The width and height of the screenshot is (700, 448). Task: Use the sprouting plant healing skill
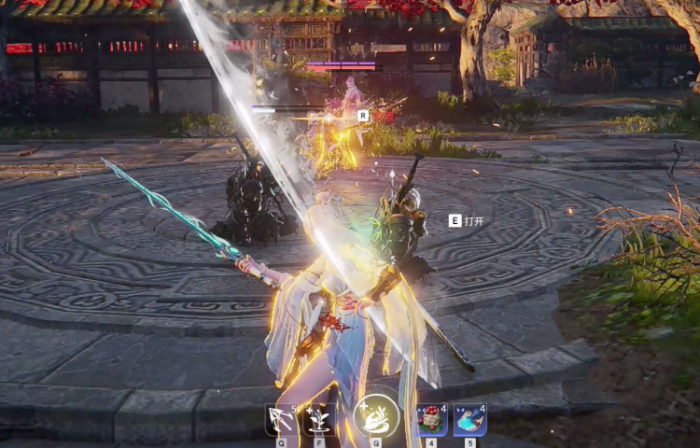318,419
